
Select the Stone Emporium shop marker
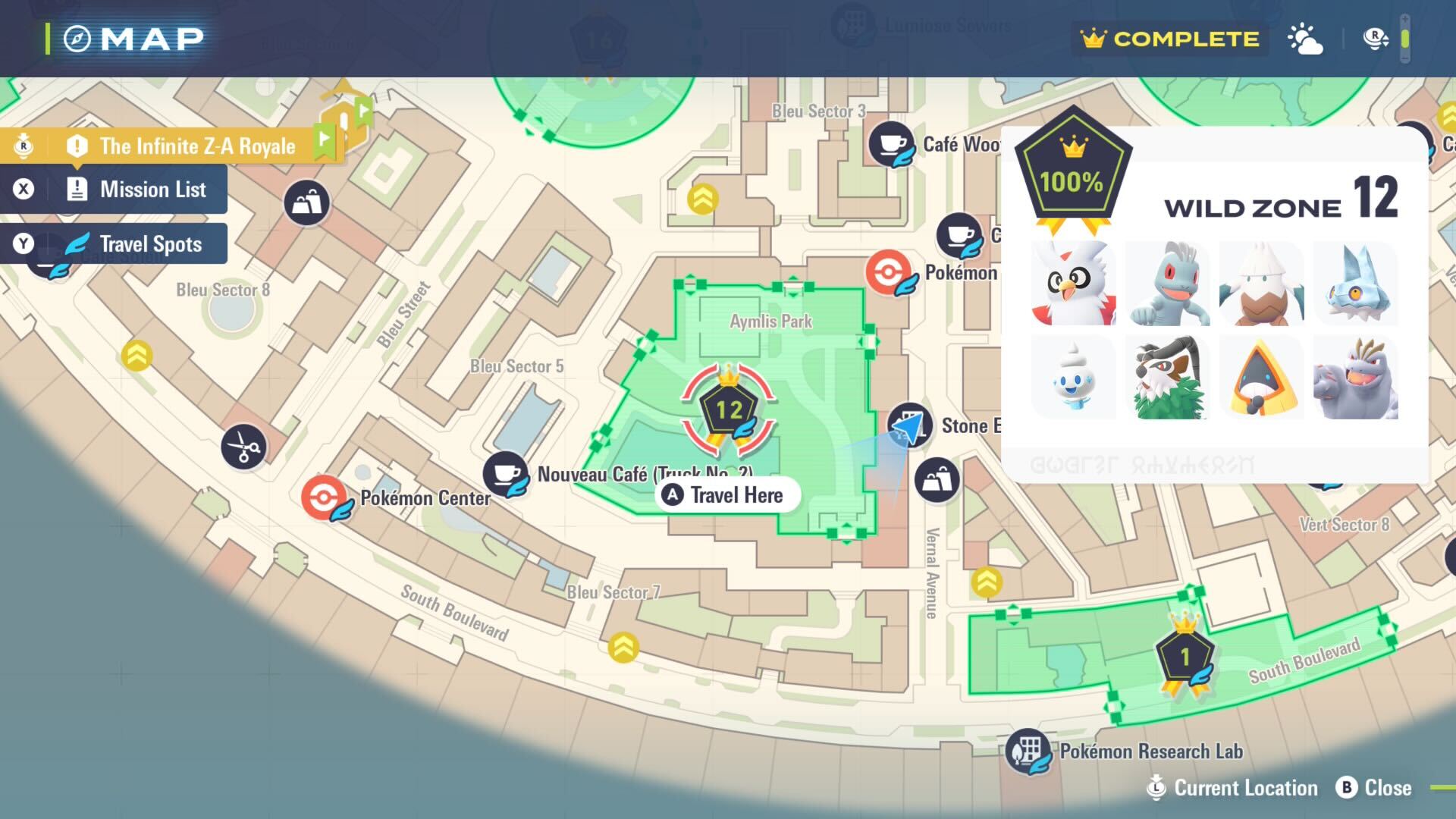[x=909, y=426]
